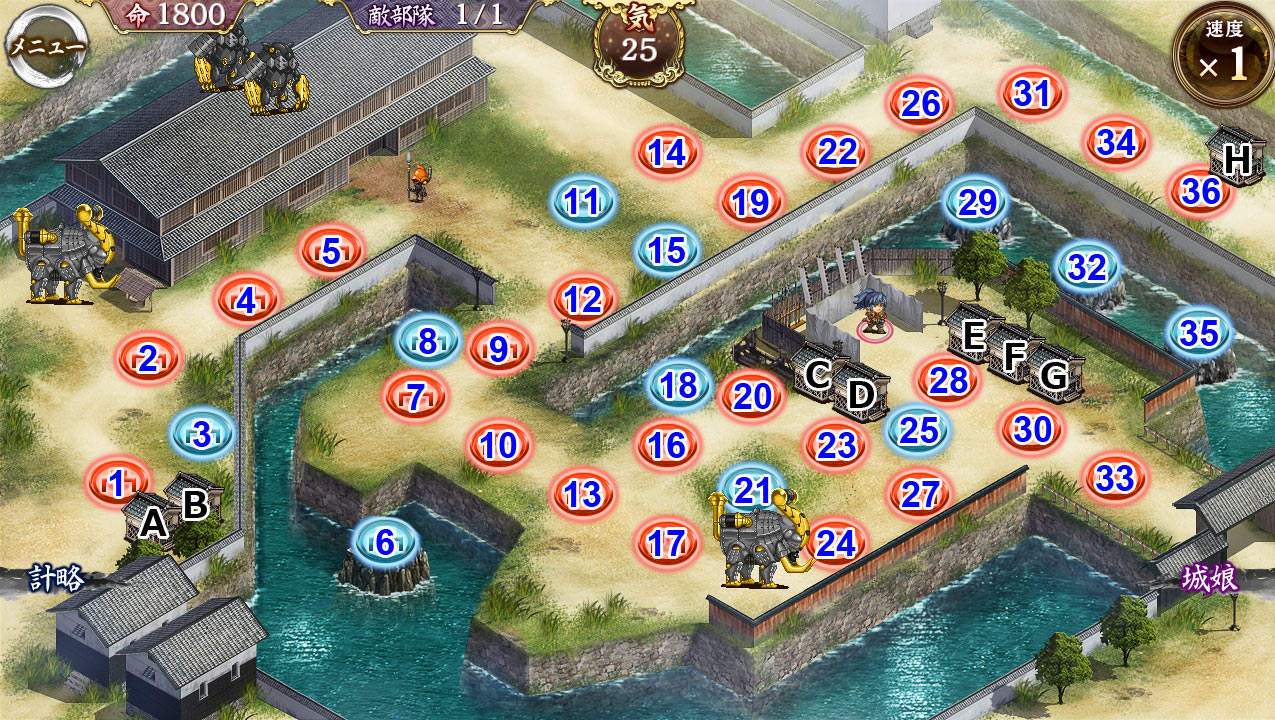Image resolution: width=1275 pixels, height=720 pixels.
Task: Select blue deployment slot 29
Action: pos(978,203)
